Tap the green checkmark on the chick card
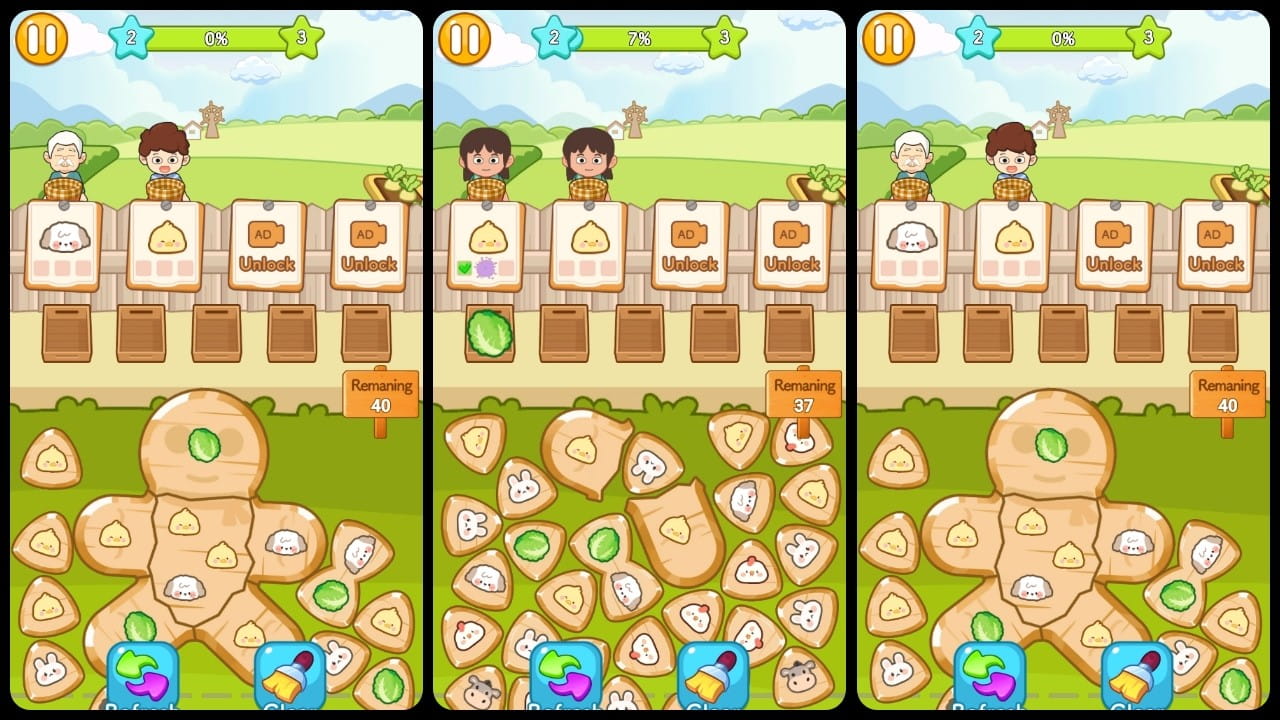 tap(463, 267)
